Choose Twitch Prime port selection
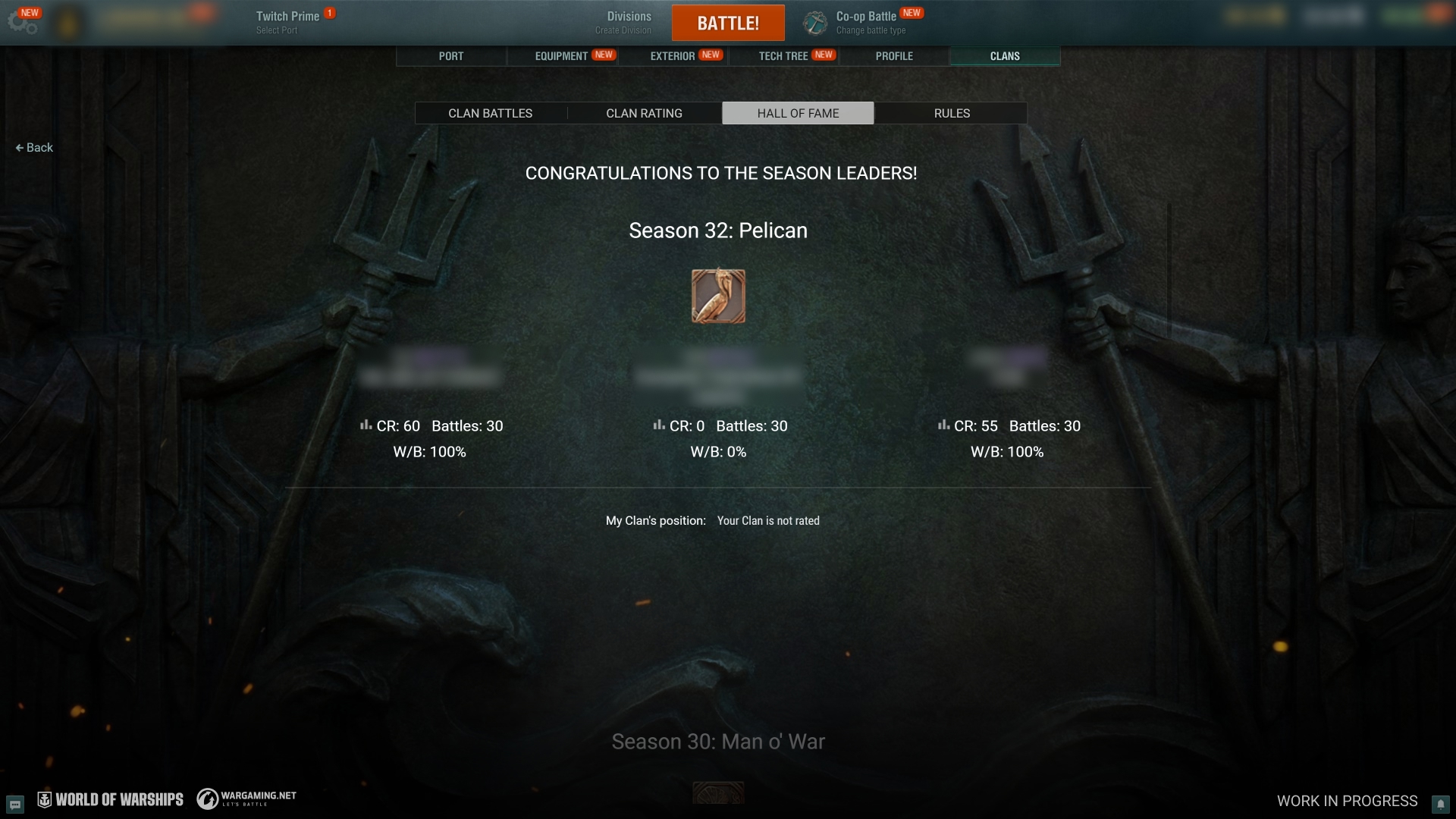 pos(287,23)
